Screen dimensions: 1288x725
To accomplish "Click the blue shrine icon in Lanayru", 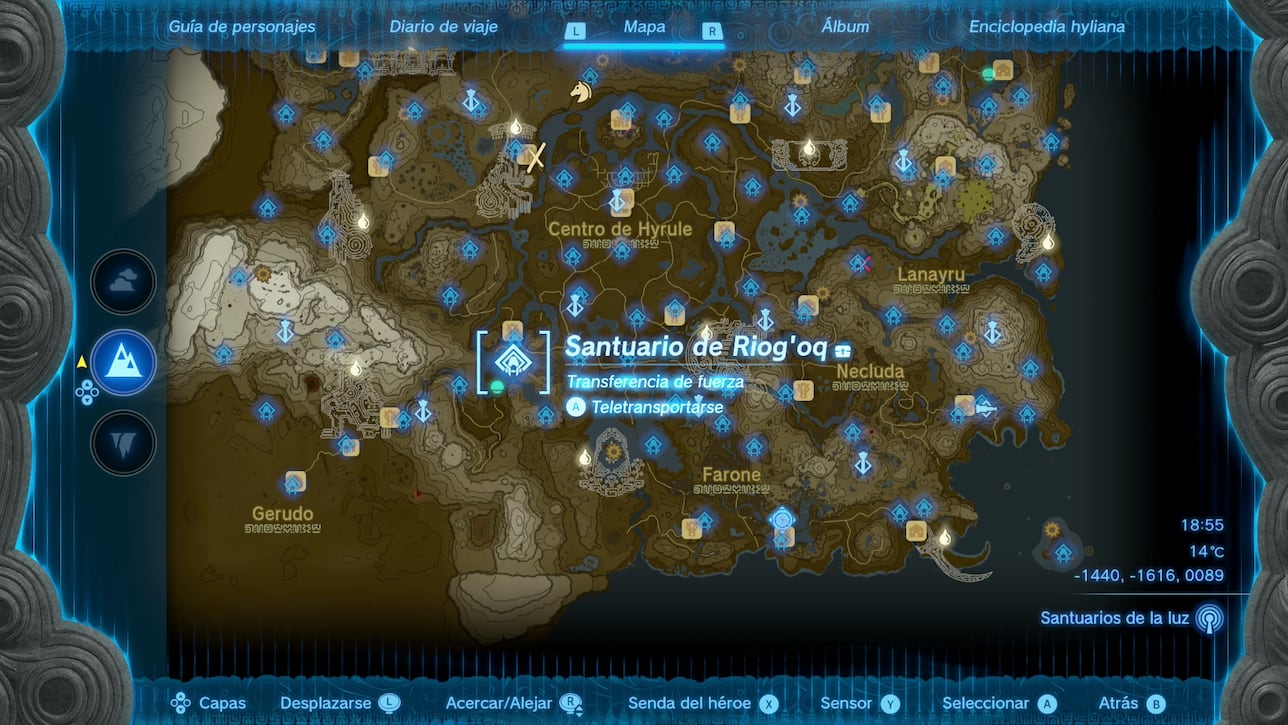I will [892, 314].
